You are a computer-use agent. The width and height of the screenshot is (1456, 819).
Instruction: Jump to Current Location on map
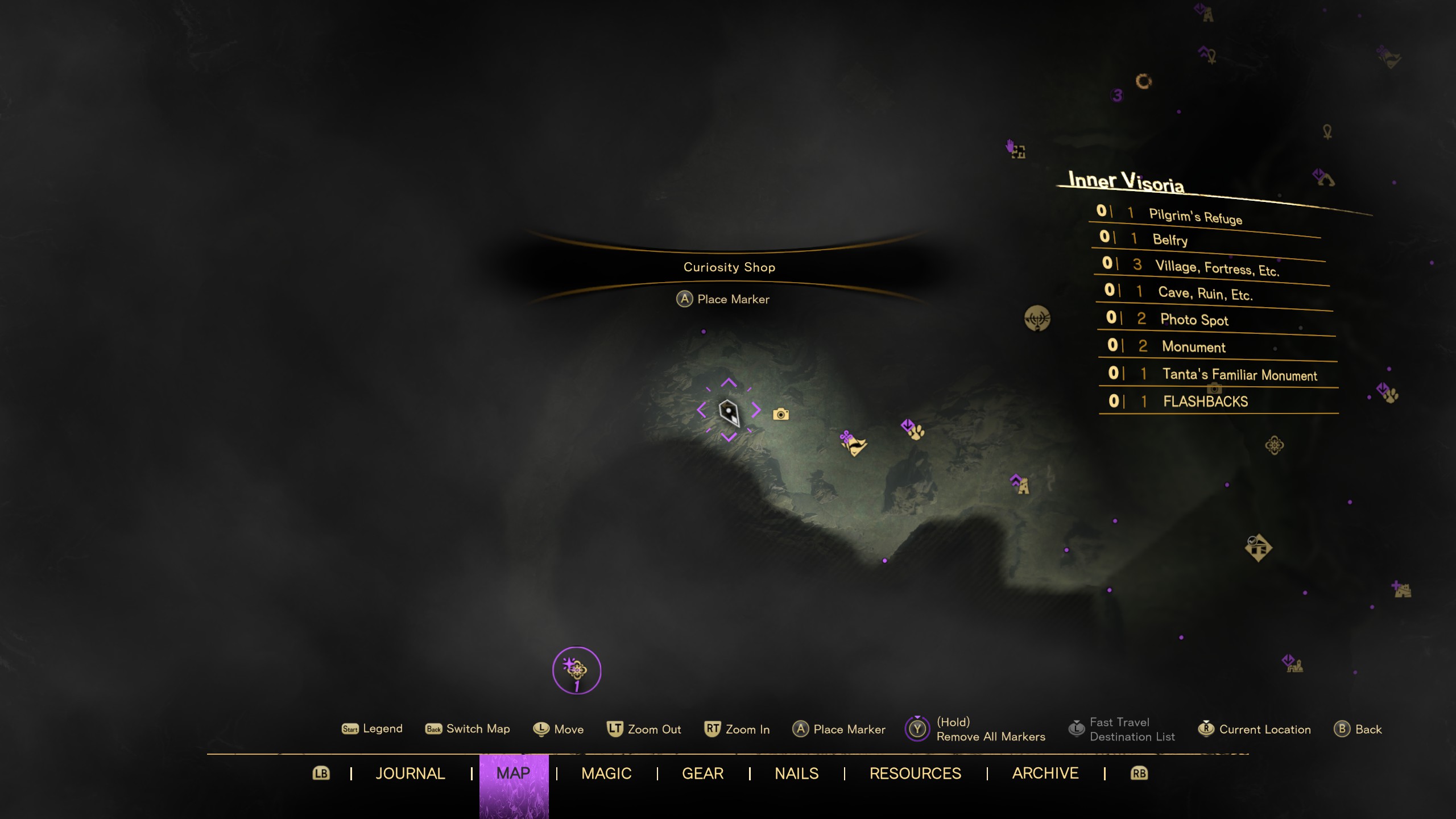1254,729
